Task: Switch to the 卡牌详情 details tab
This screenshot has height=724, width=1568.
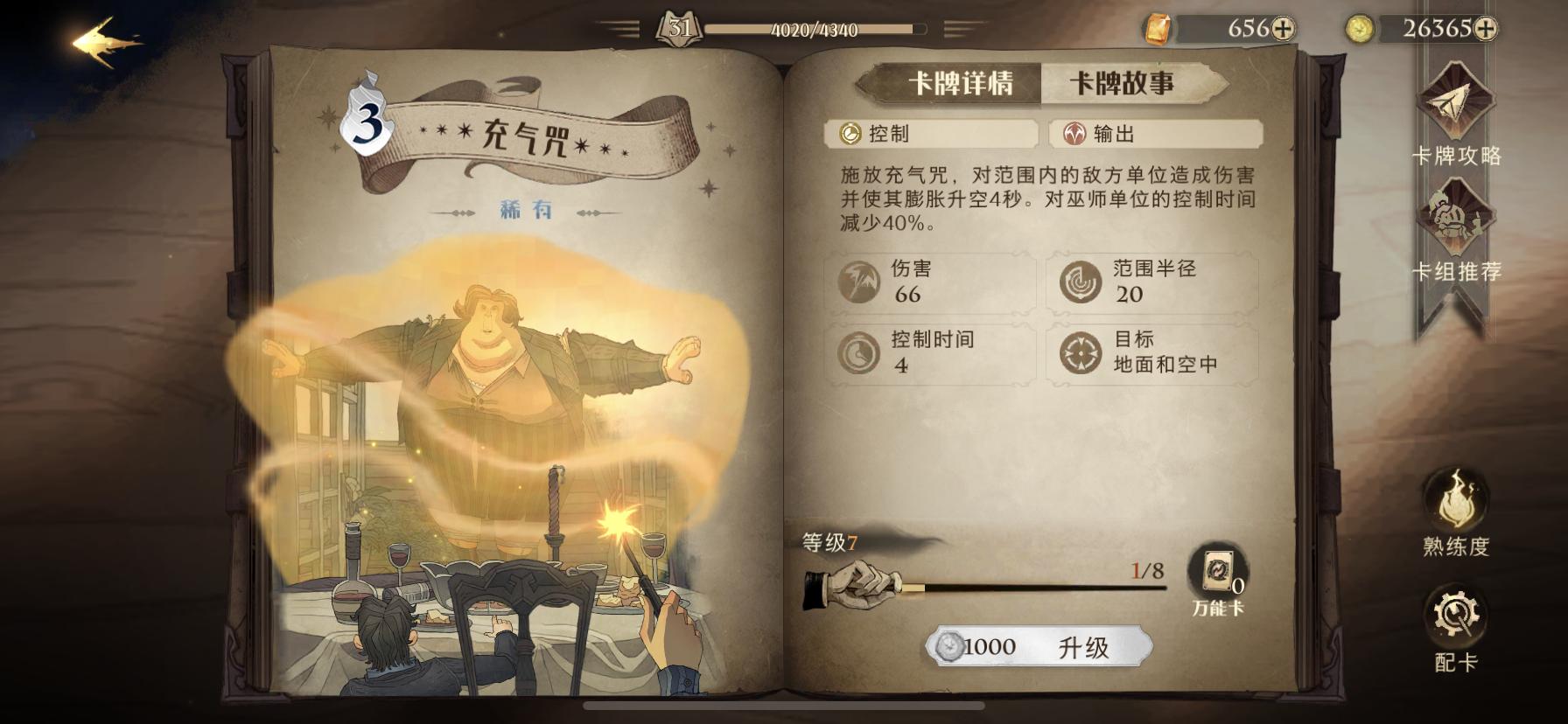Action: tap(962, 81)
